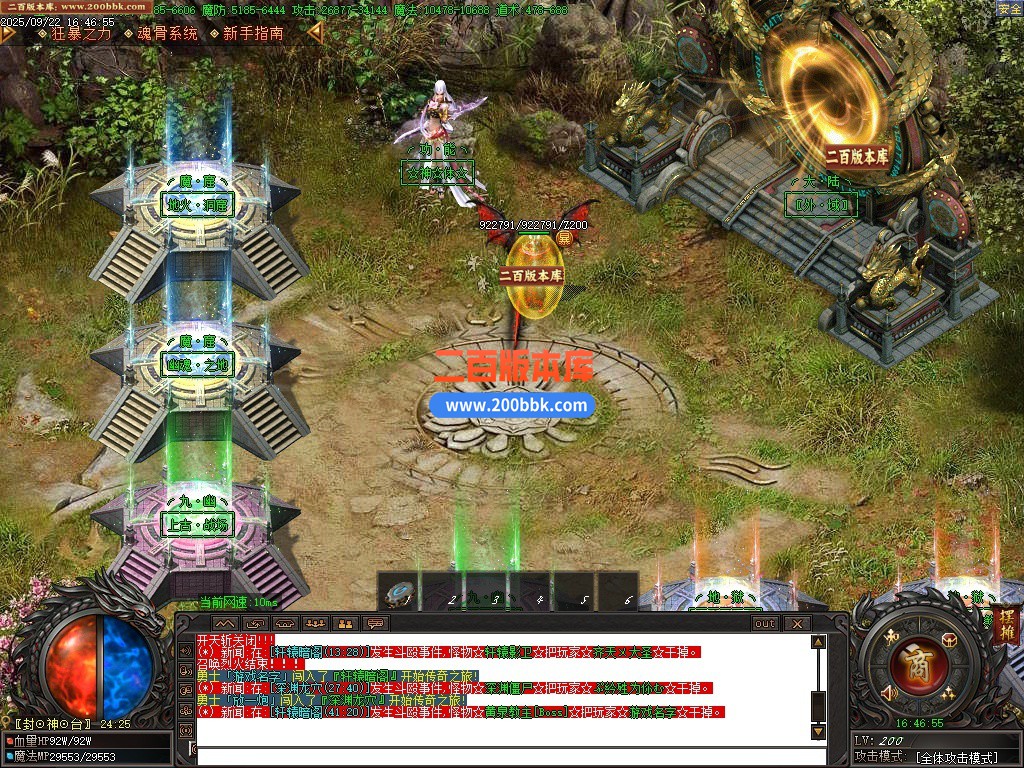Close the chat panel with the X button
The image size is (1024, 768).
[x=796, y=623]
